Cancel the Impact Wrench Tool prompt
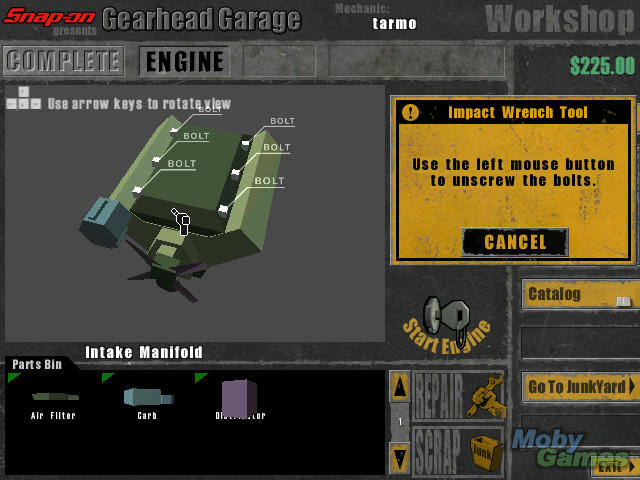640x480 pixels. 515,241
